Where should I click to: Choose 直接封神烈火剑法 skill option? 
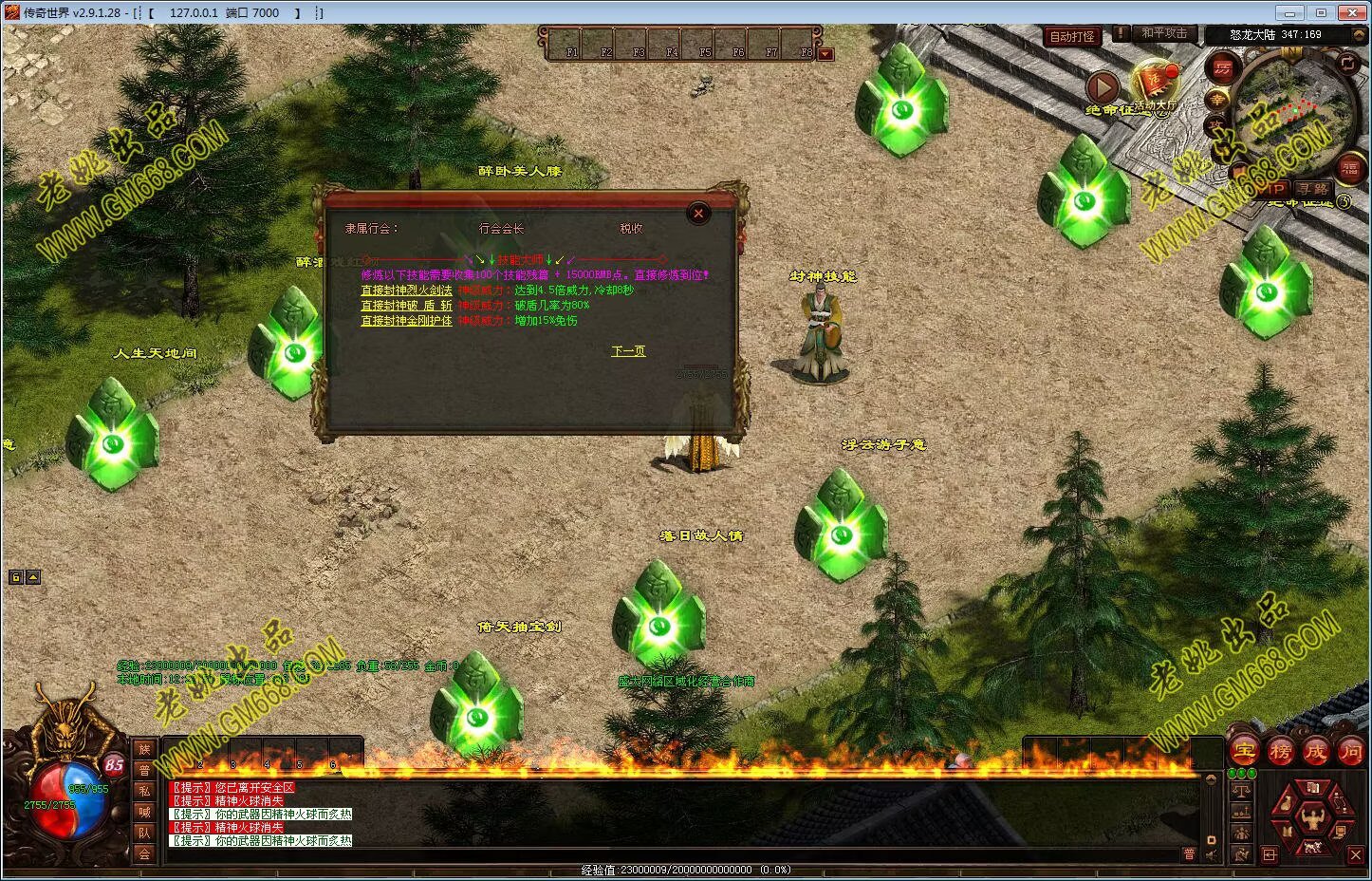406,291
